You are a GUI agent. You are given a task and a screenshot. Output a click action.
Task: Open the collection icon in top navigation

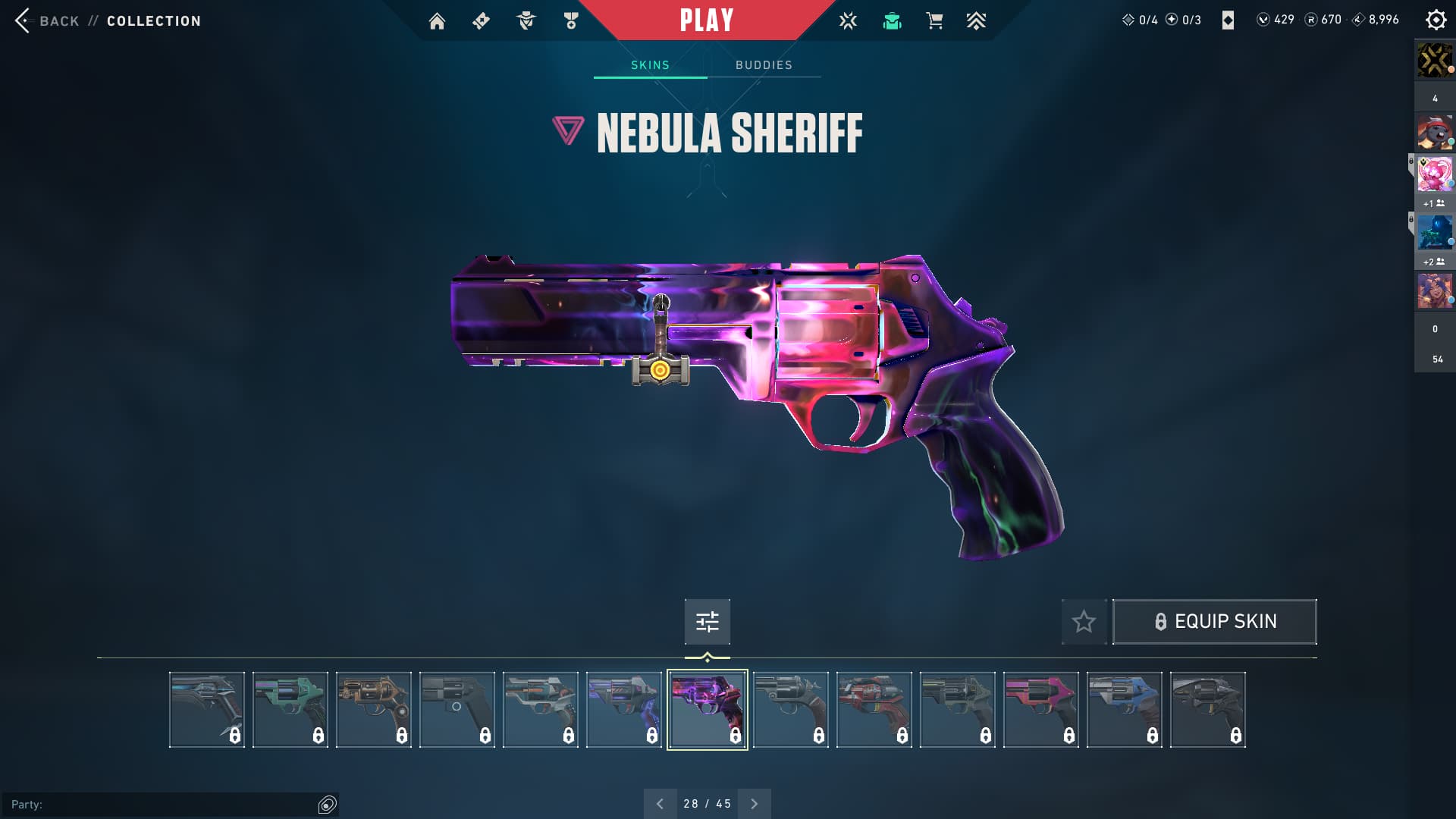tap(892, 21)
